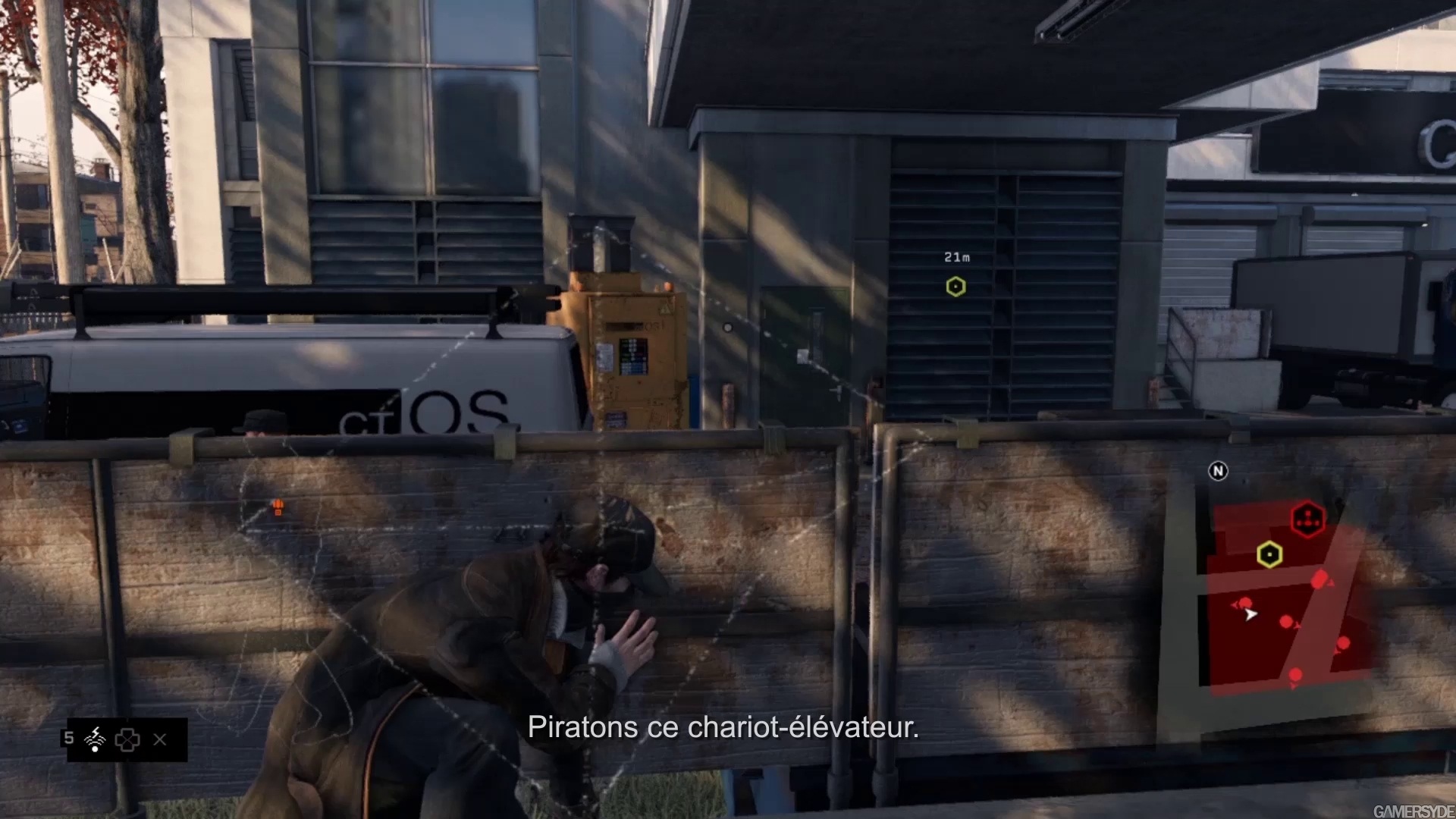The height and width of the screenshot is (819, 1456).
Task: Click the yellow hexagon marker on minimap
Action: [x=1269, y=554]
